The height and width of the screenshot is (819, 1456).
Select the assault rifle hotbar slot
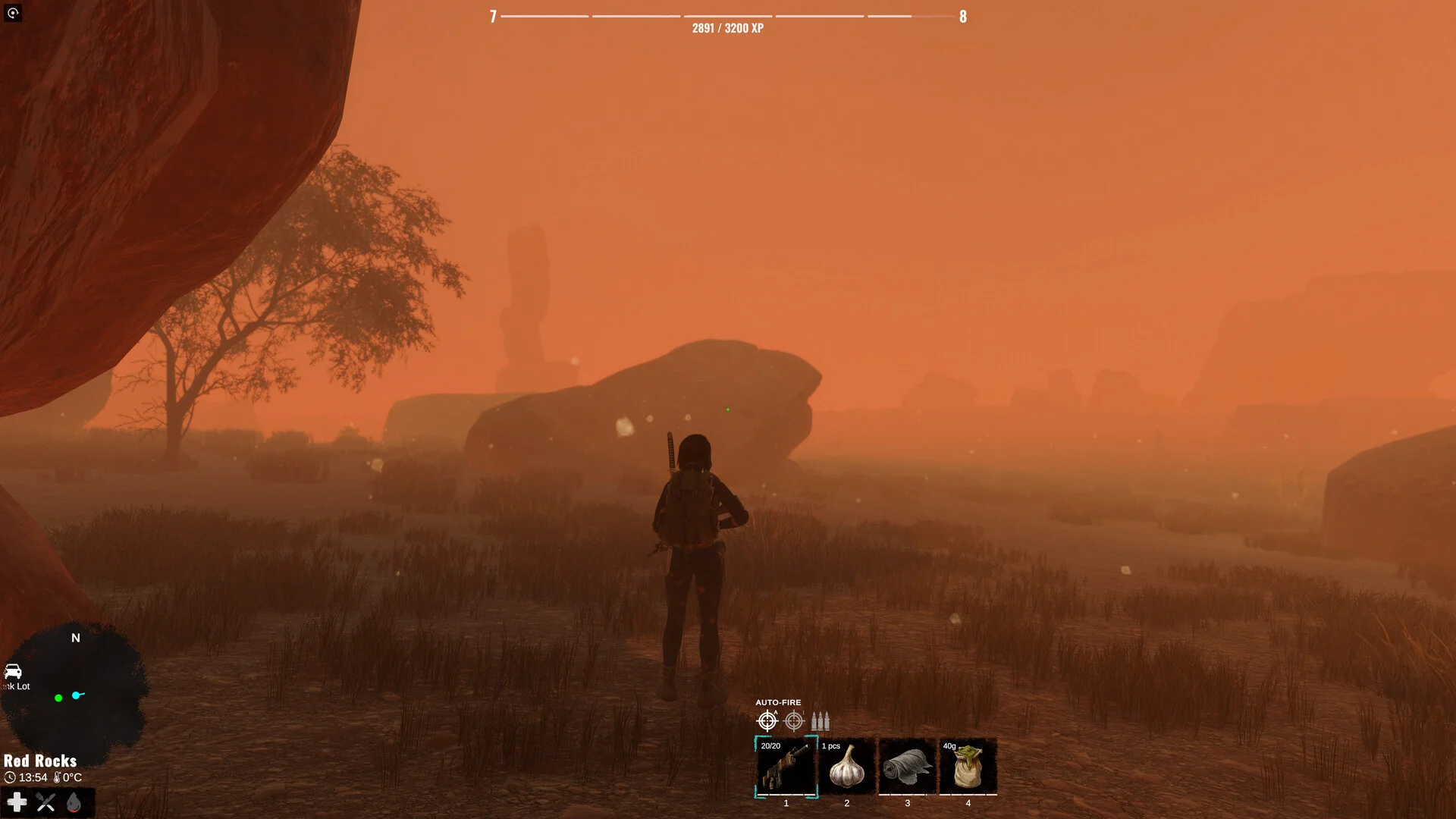coord(786,767)
